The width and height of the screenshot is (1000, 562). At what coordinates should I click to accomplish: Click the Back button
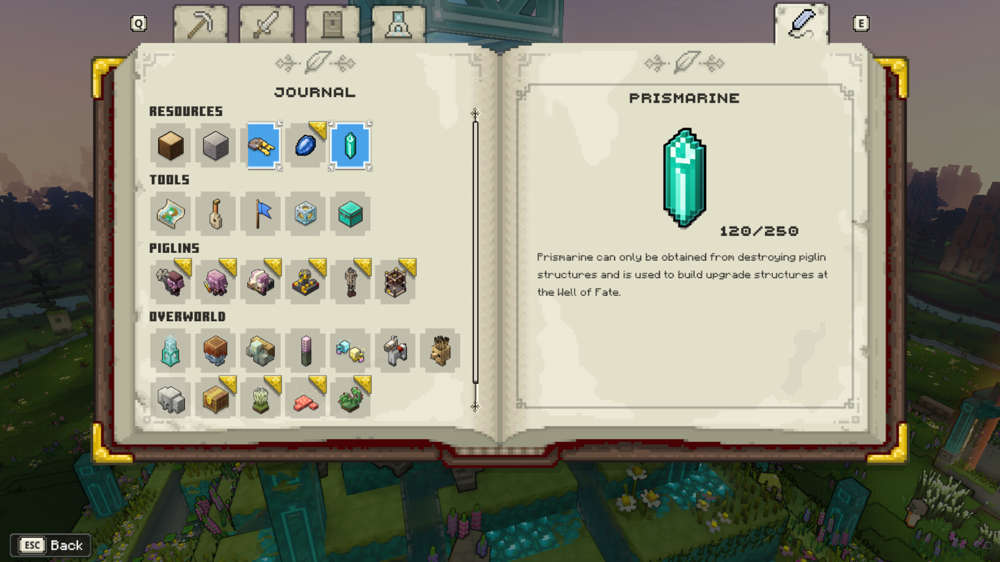[x=51, y=545]
